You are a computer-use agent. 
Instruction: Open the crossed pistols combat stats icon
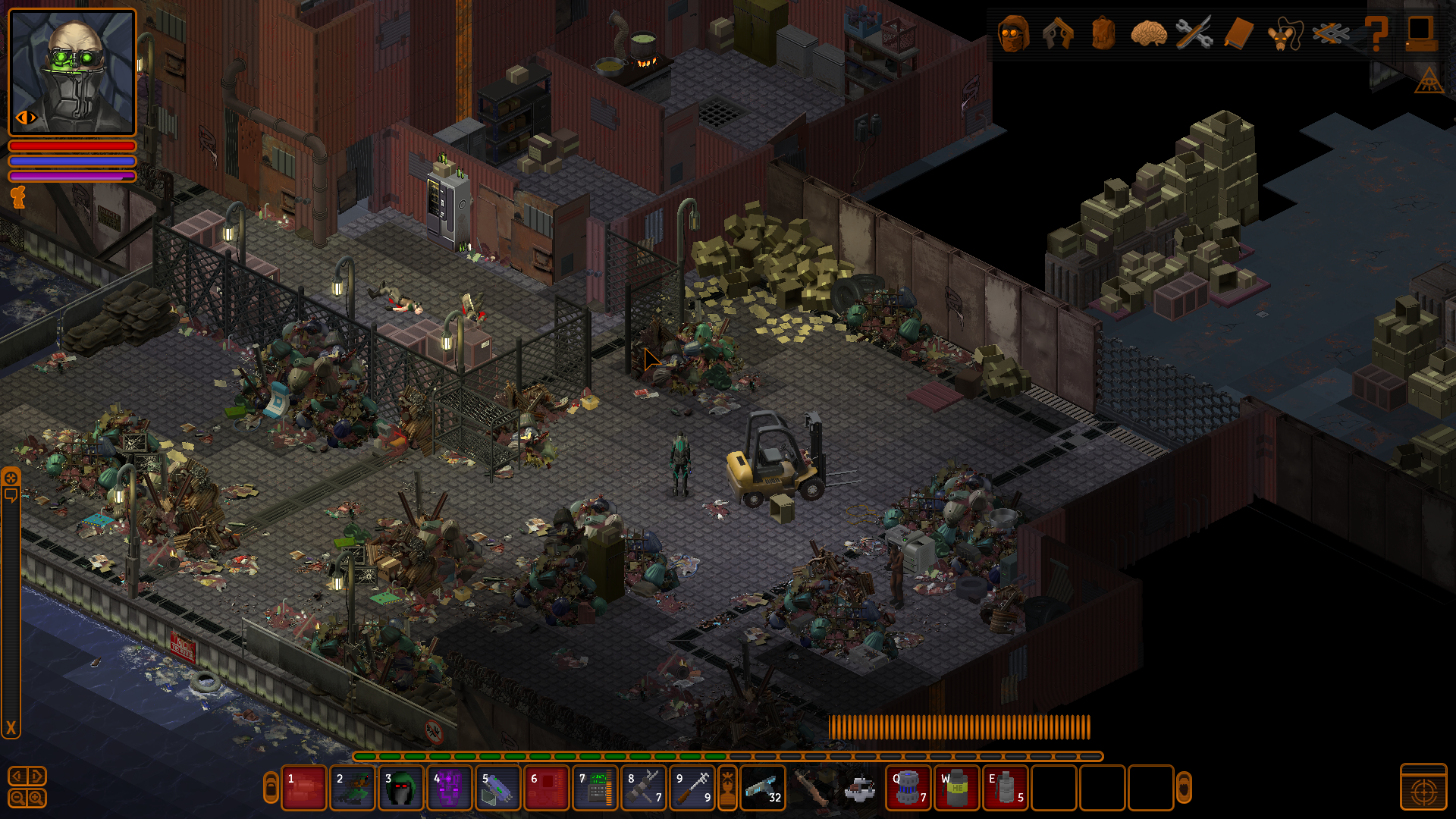point(1058,33)
